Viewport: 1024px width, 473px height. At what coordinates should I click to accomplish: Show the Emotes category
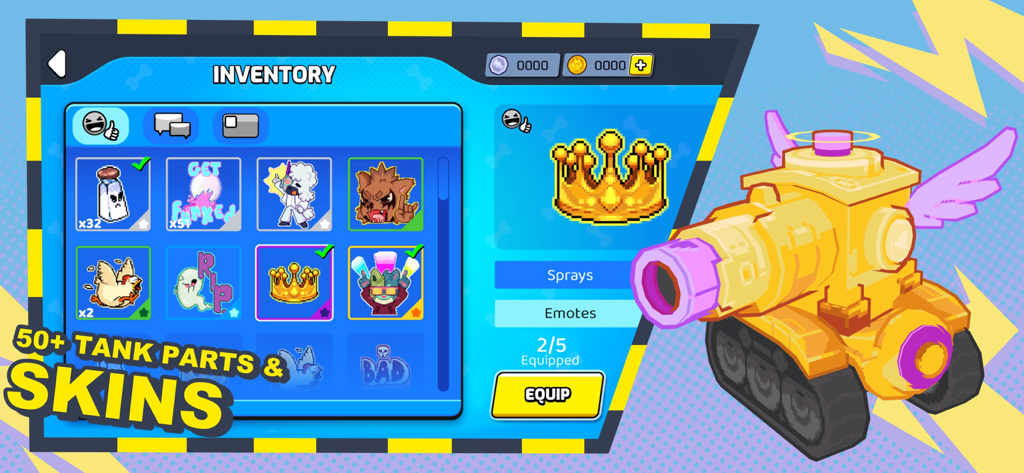coord(569,313)
